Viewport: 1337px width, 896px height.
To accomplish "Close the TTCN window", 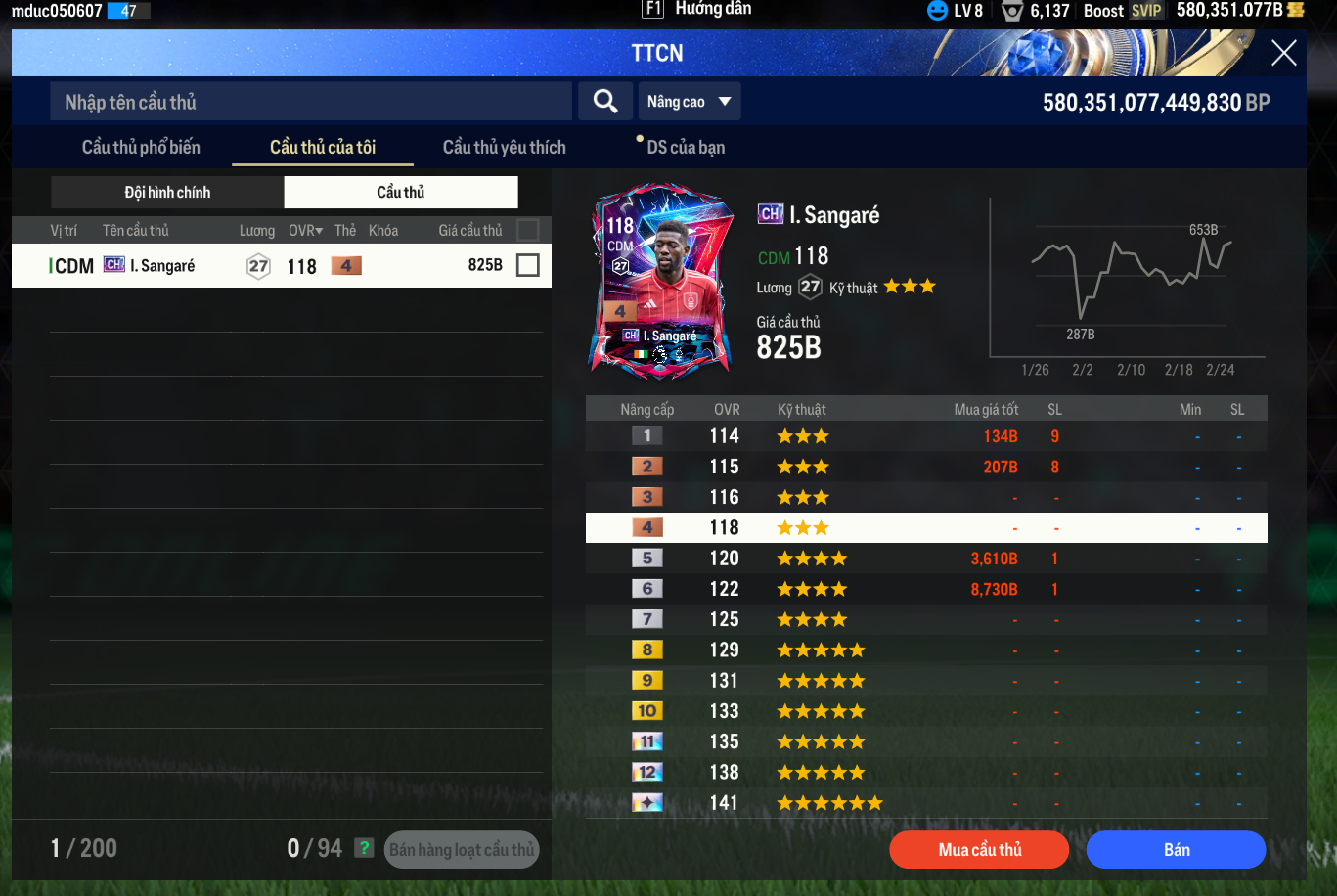I will (1283, 53).
